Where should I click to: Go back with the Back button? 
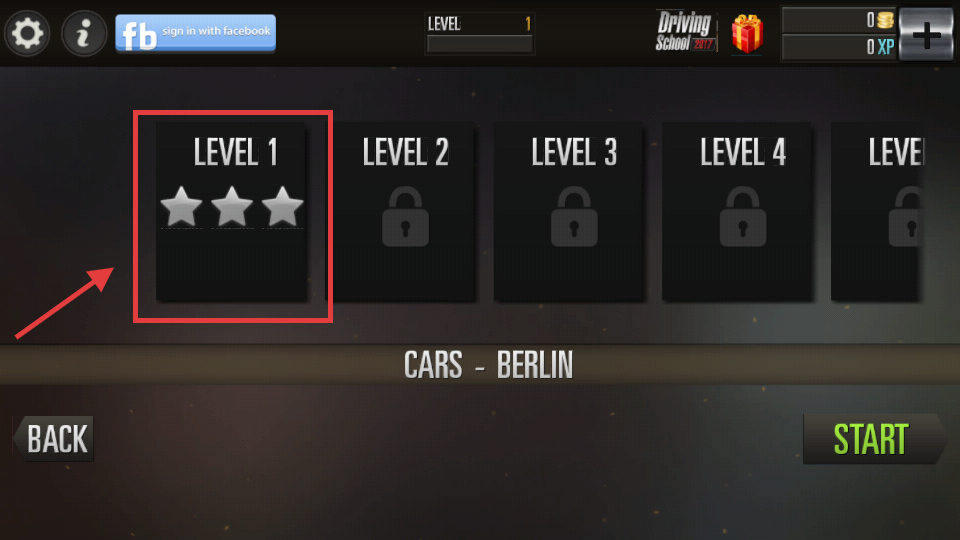[55, 439]
